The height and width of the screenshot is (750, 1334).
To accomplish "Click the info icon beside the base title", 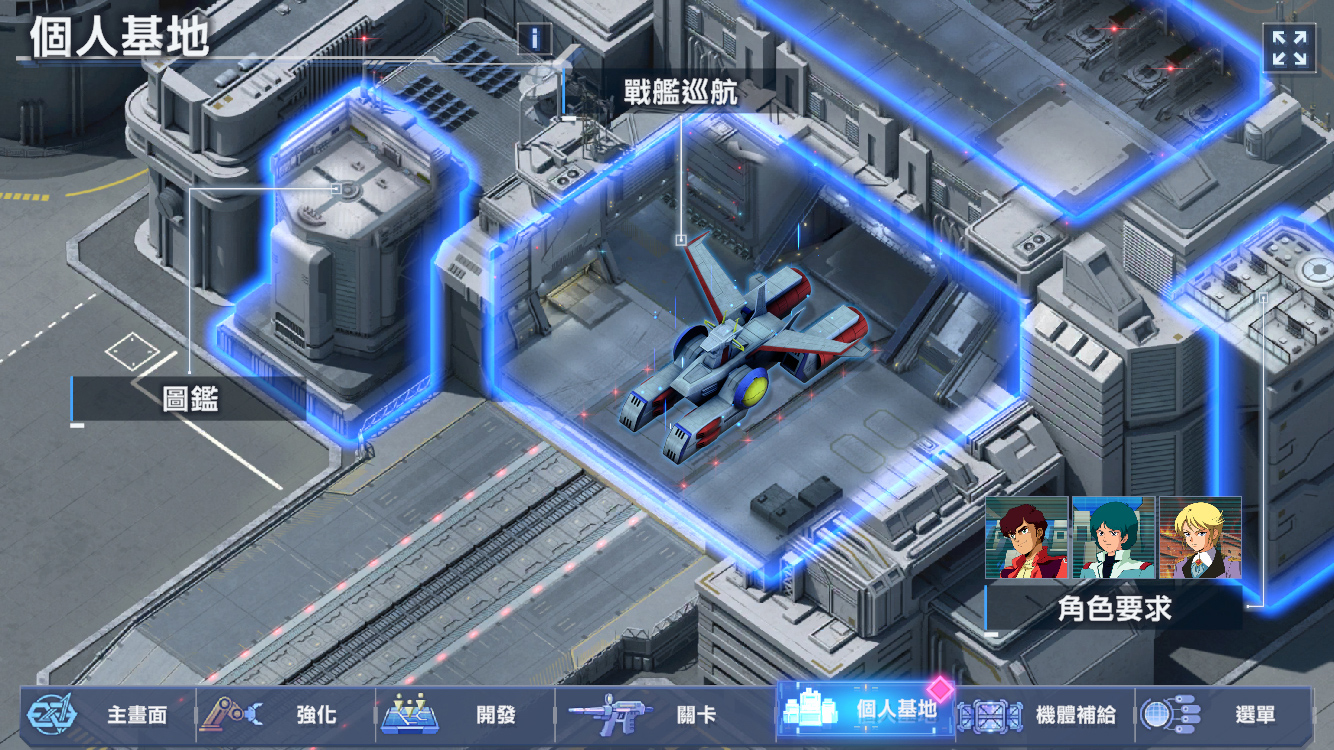I will point(536,39).
